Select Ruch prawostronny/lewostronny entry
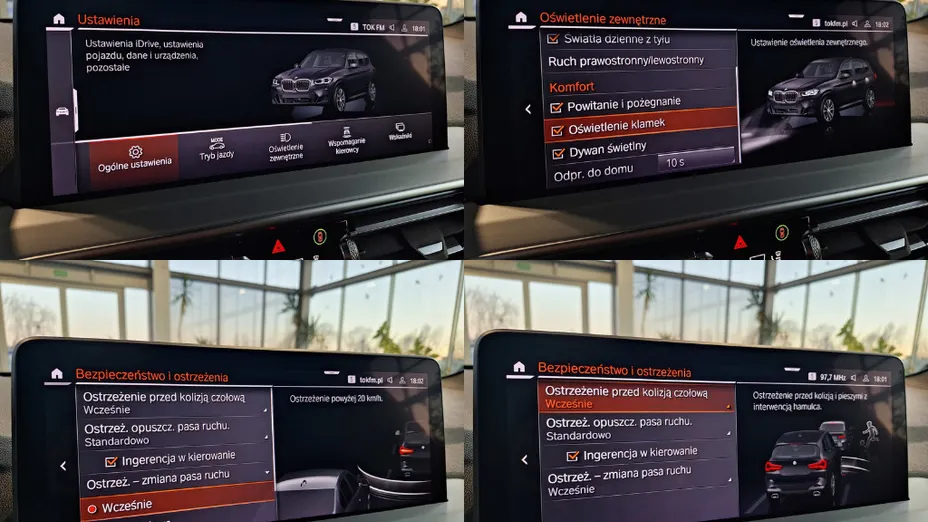 [x=626, y=61]
